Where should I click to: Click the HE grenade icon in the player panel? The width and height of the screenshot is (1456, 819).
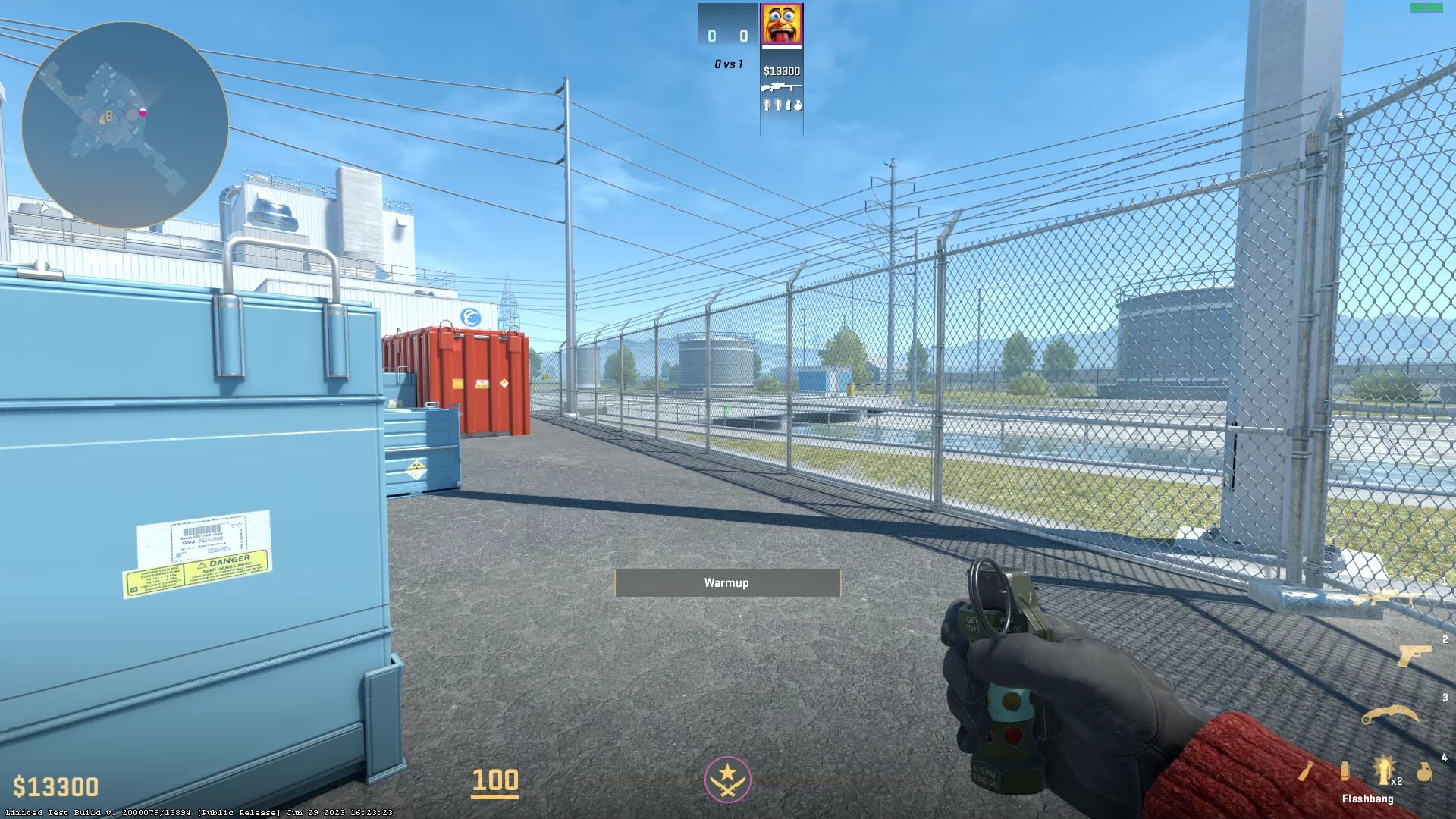tap(798, 105)
